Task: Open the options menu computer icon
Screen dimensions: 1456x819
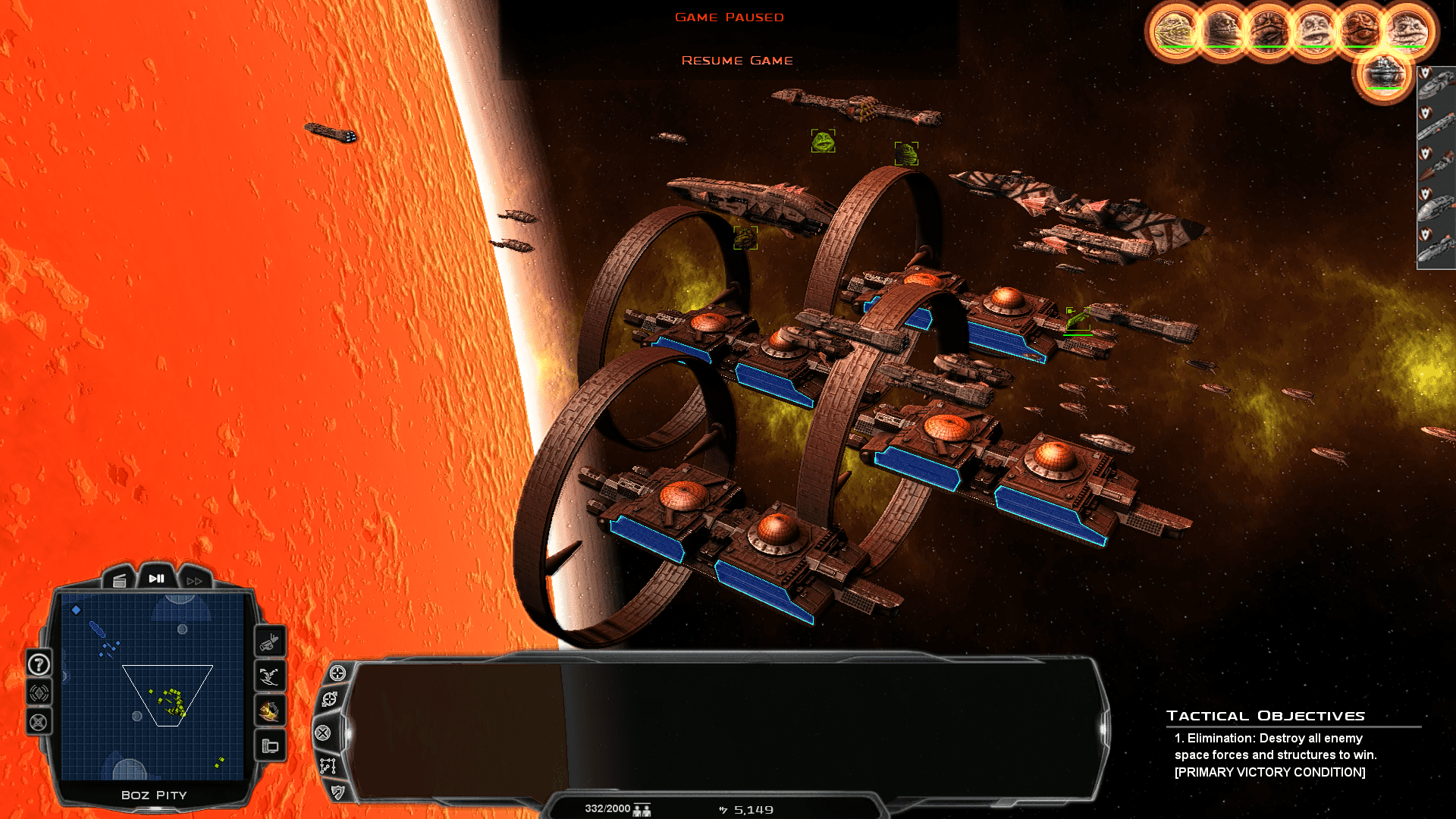Action: coord(269,746)
